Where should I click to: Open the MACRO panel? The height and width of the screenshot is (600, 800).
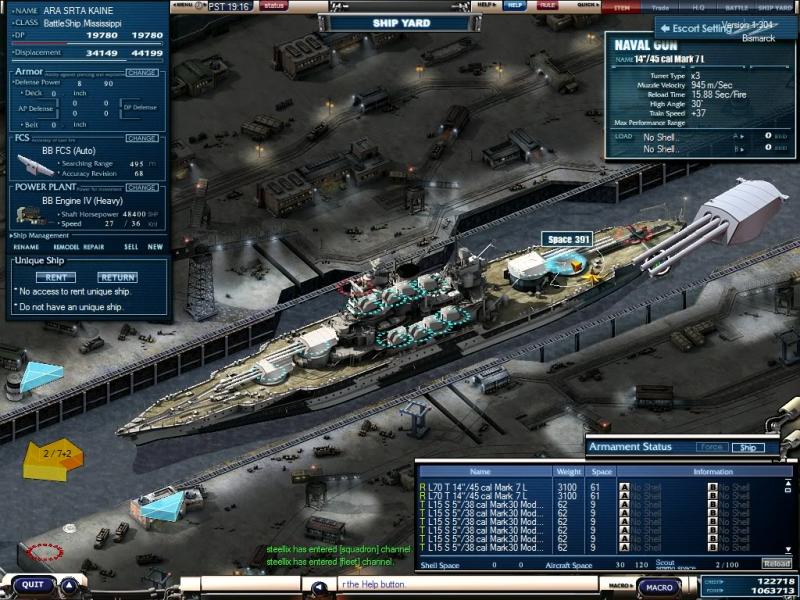(x=659, y=587)
